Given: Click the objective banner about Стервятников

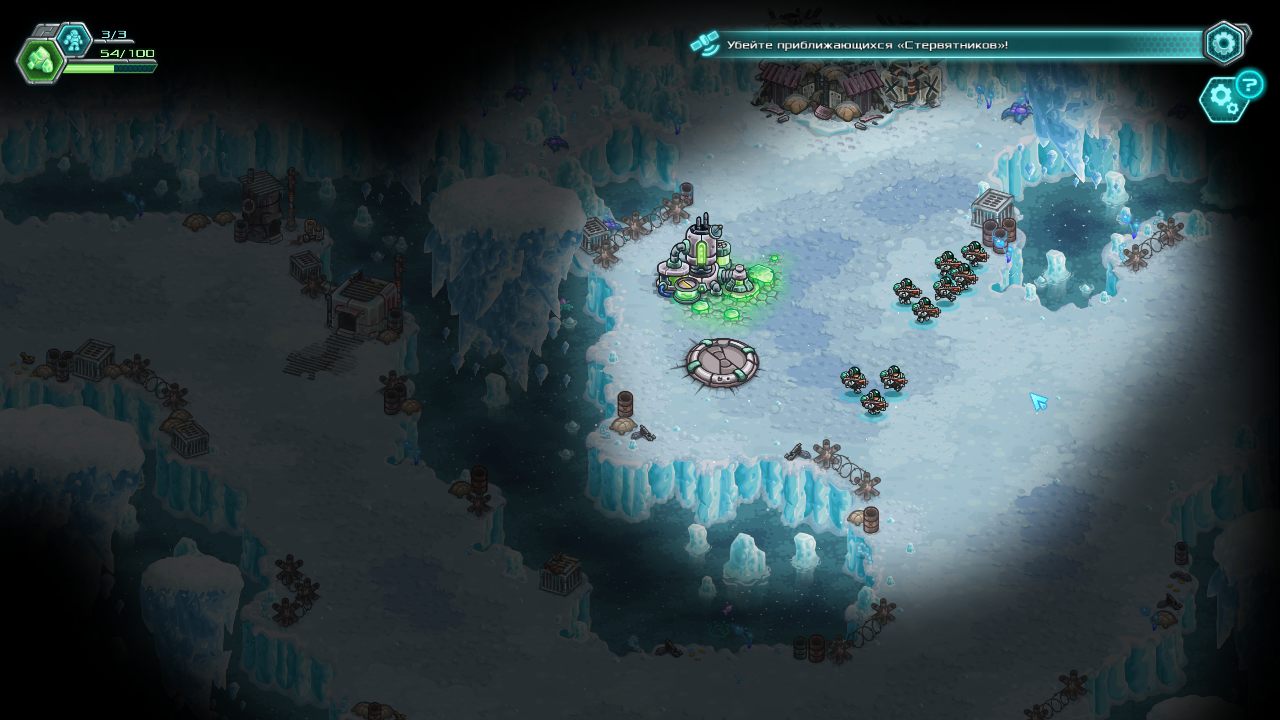Looking at the screenshot, I should click(940, 42).
